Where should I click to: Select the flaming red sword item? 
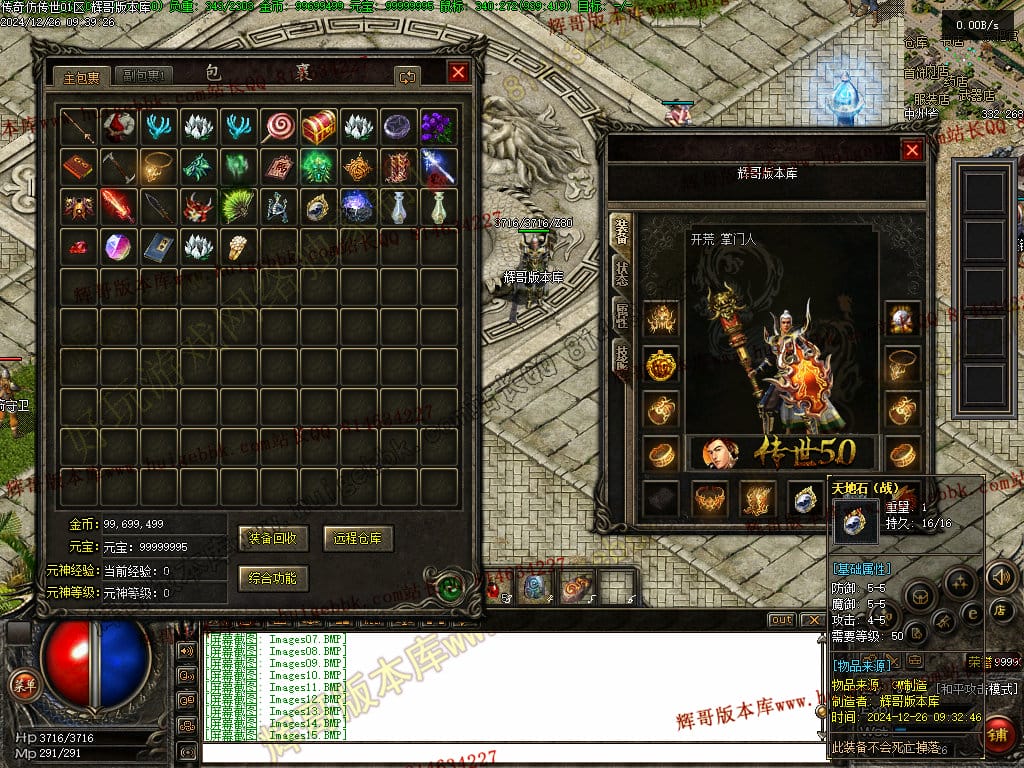coord(118,207)
